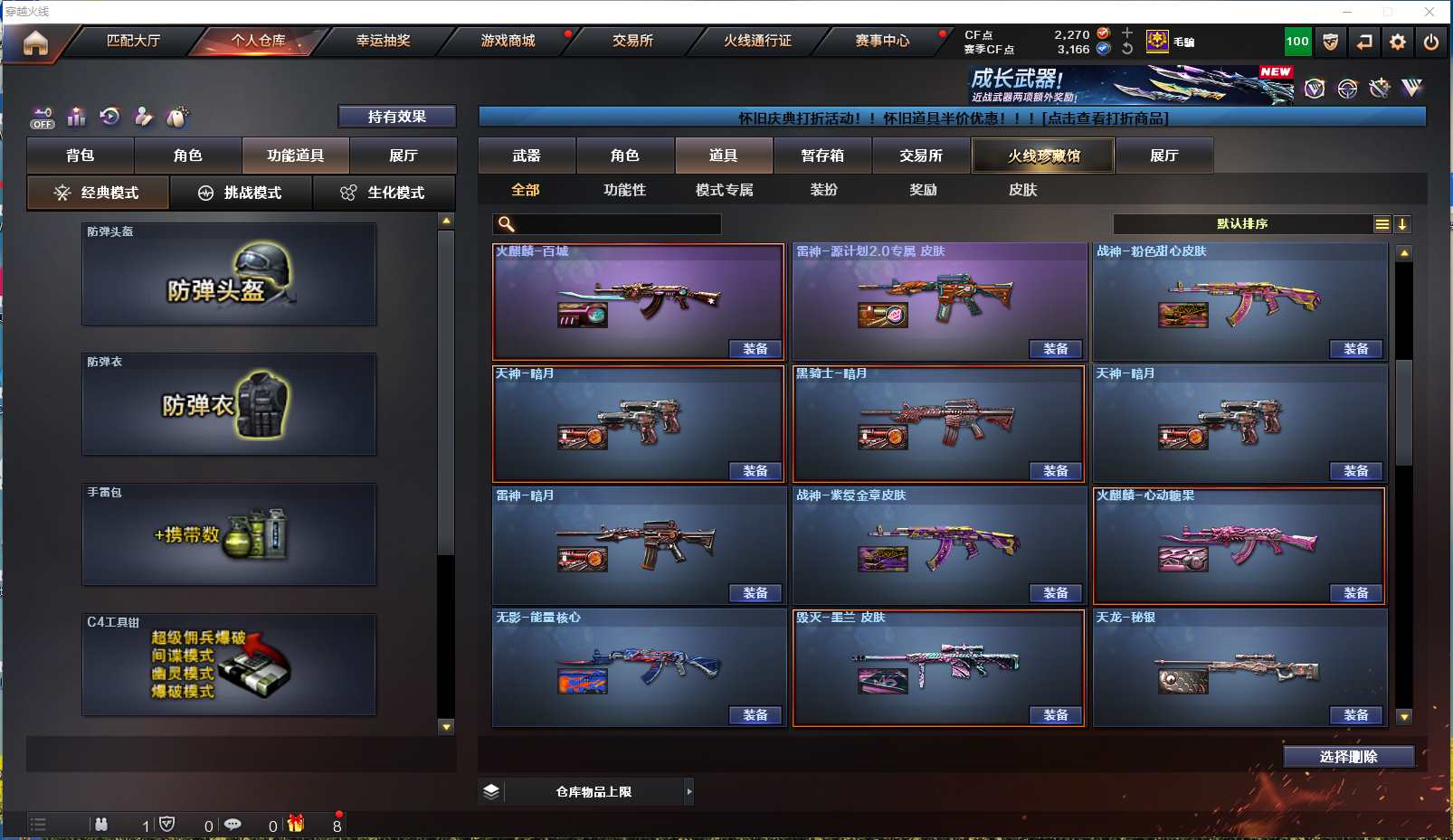The height and width of the screenshot is (840, 1453).
Task: Open settings via the gear icon
Action: click(1398, 42)
